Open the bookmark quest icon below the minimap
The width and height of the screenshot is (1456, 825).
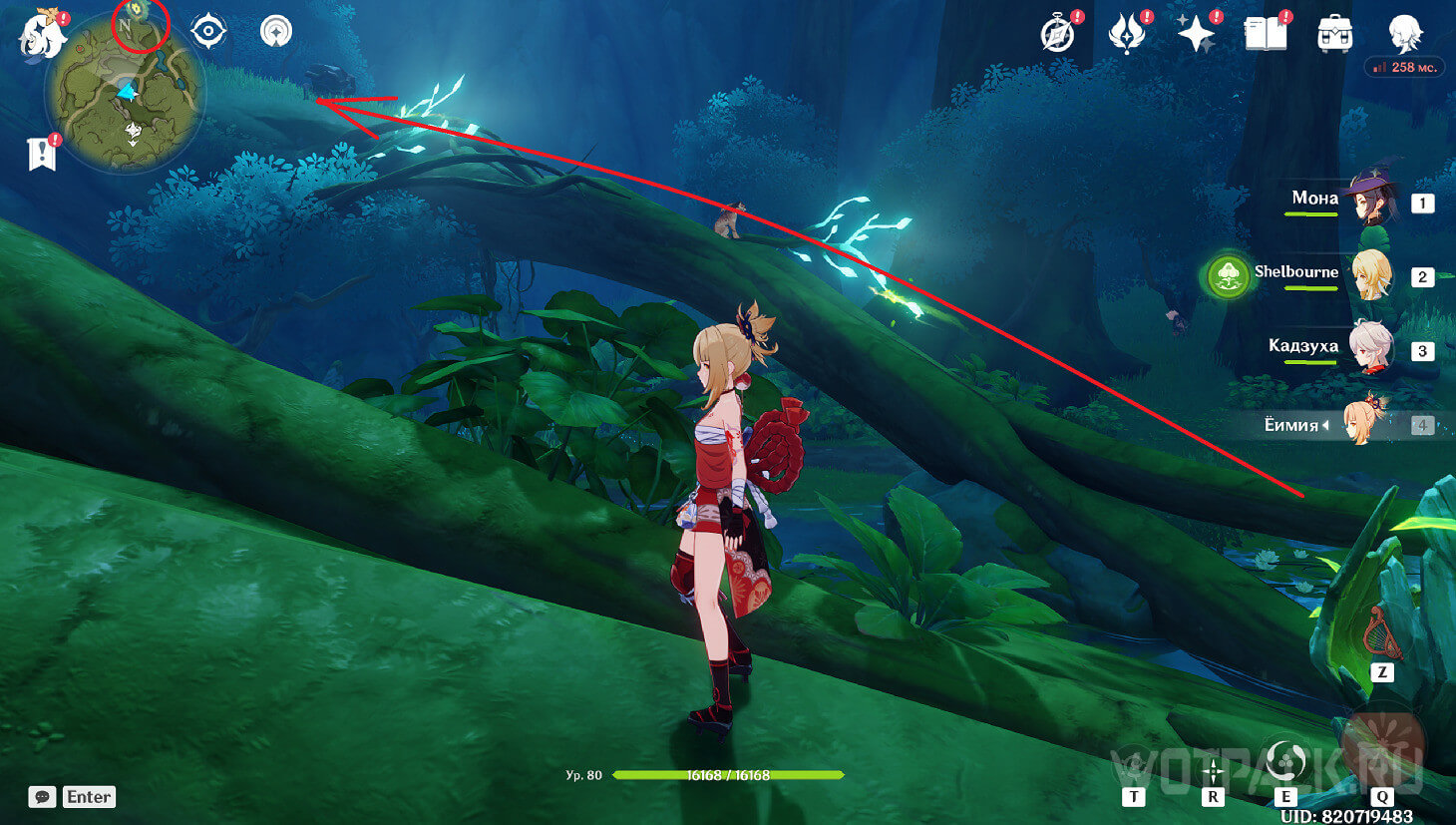point(42,154)
